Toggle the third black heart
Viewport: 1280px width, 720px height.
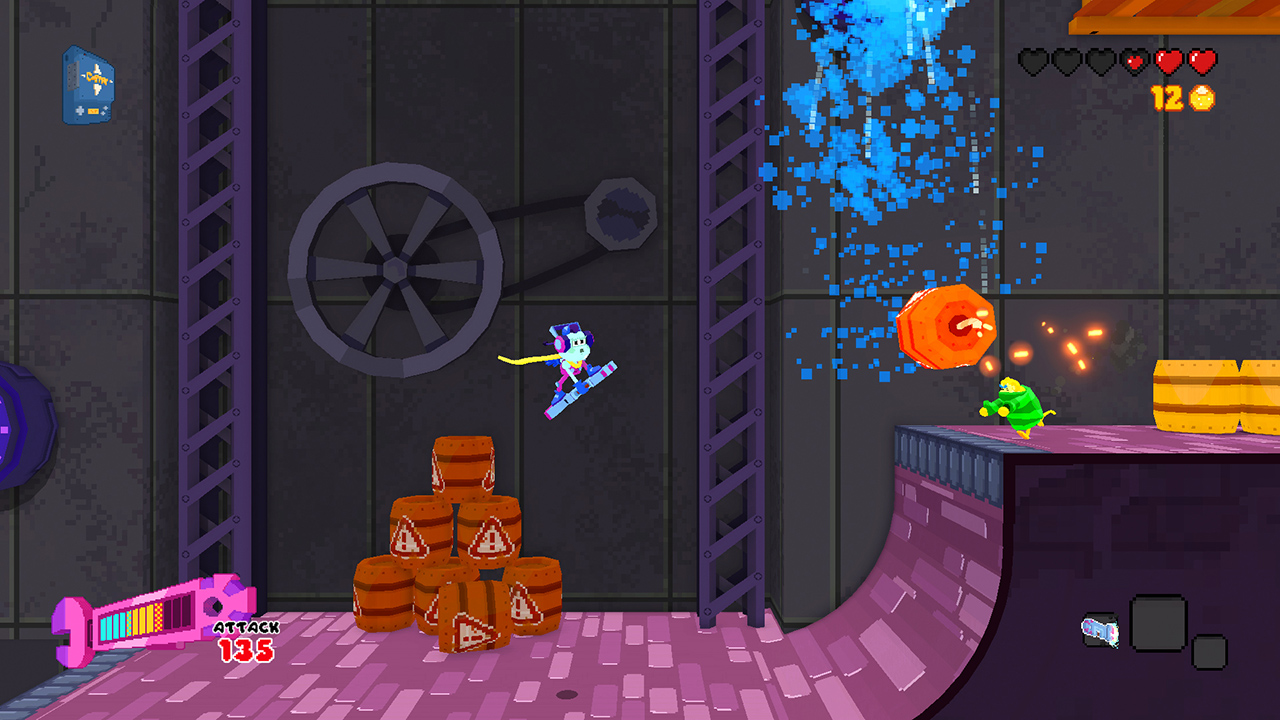coord(1100,61)
